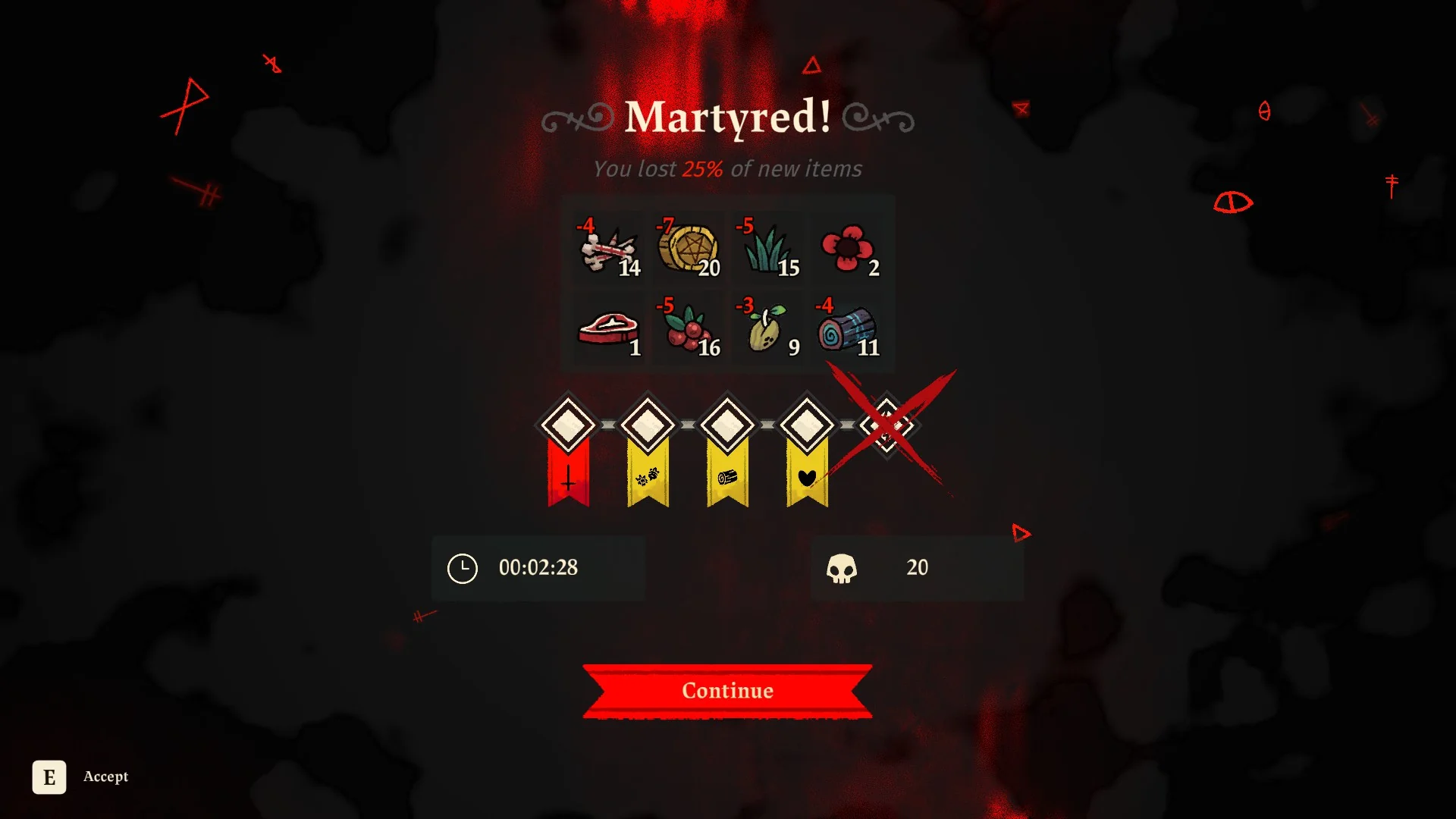The height and width of the screenshot is (819, 1456).
Task: Continue past the Martyred results screen
Action: (727, 690)
